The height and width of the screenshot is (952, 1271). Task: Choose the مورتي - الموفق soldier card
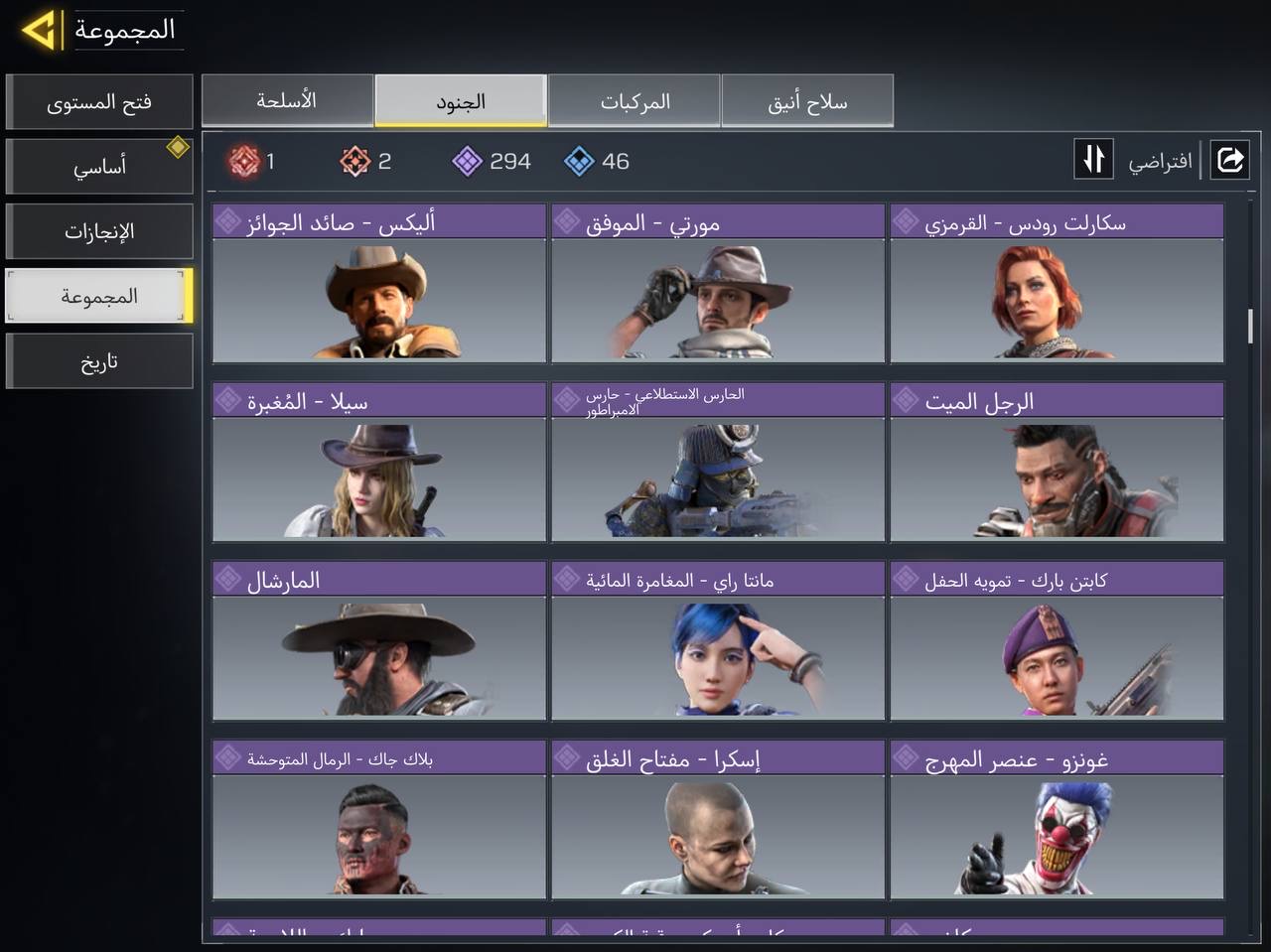pos(718,284)
